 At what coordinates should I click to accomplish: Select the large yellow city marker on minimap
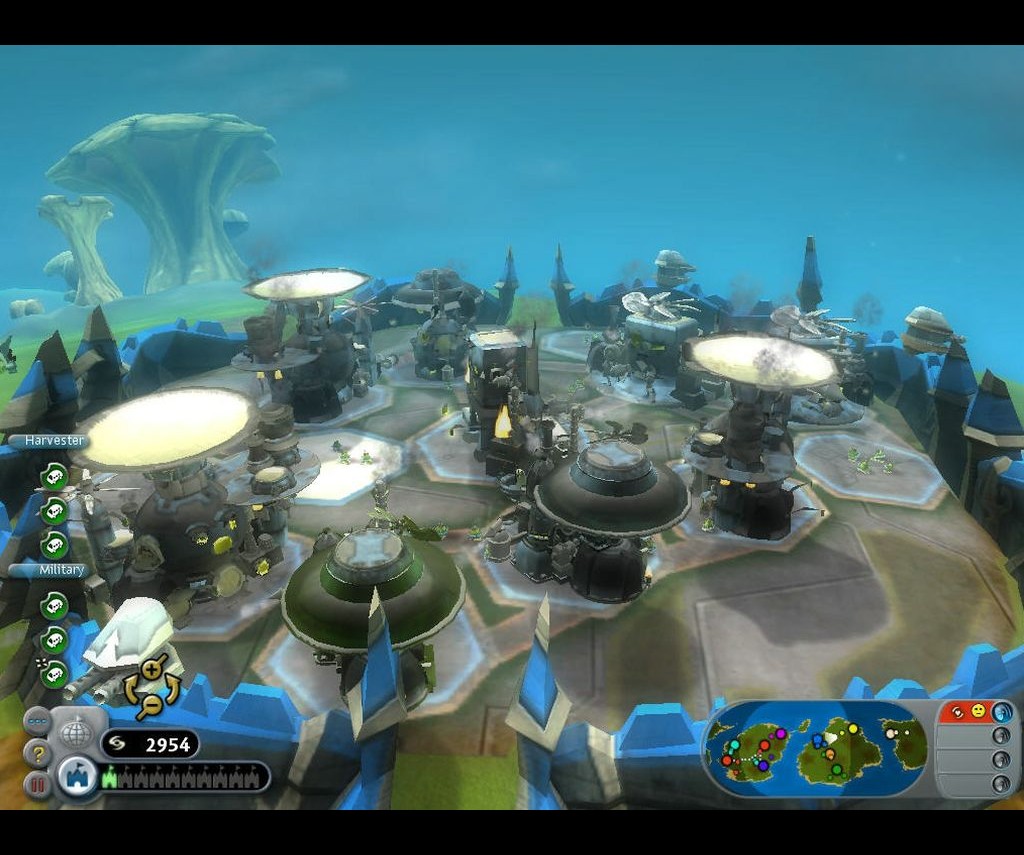(853, 729)
